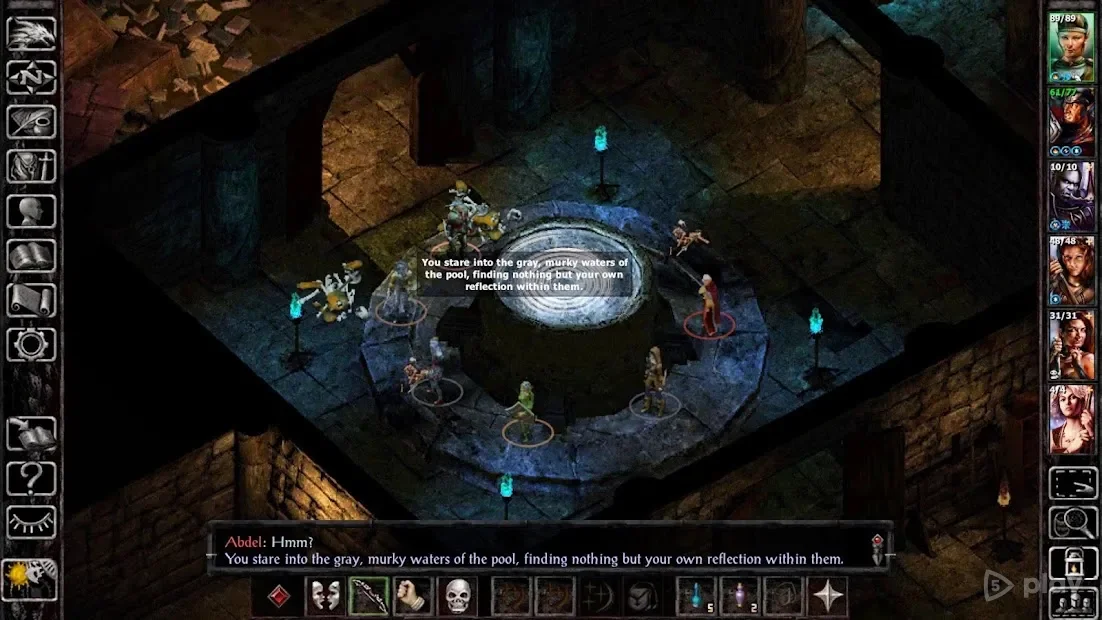Open the journal with the quill icon
This screenshot has height=620, width=1102.
[x=31, y=122]
